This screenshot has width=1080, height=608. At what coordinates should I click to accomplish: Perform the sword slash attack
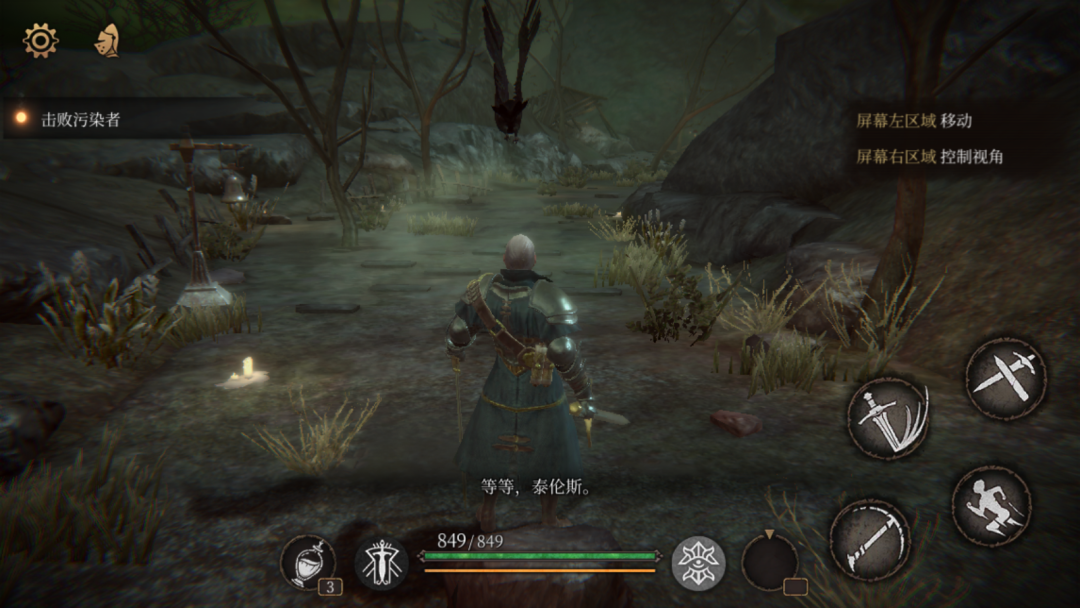click(888, 418)
